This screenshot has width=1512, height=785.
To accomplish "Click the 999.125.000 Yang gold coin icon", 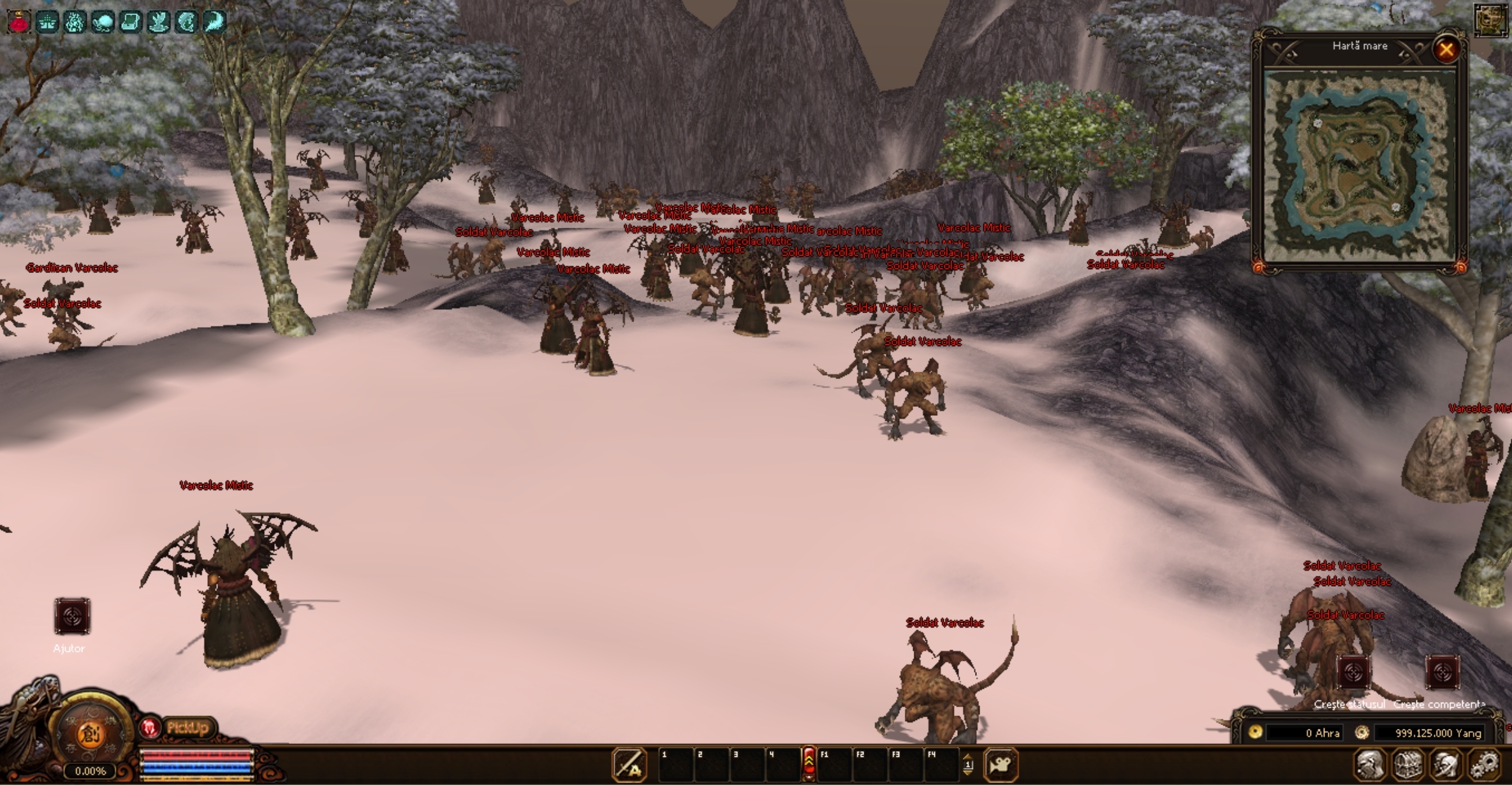I will [1362, 733].
